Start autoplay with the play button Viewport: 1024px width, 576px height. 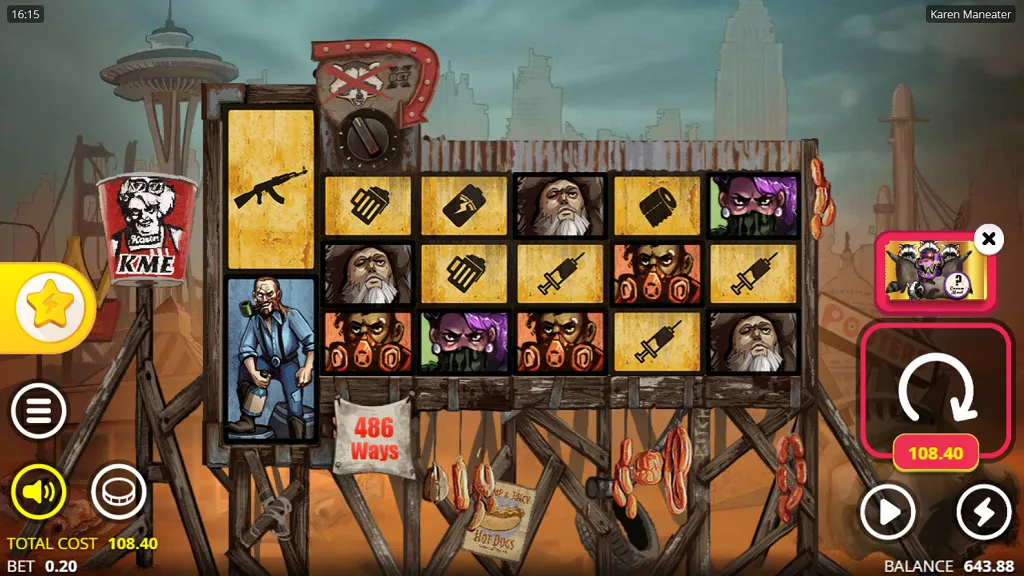point(888,513)
